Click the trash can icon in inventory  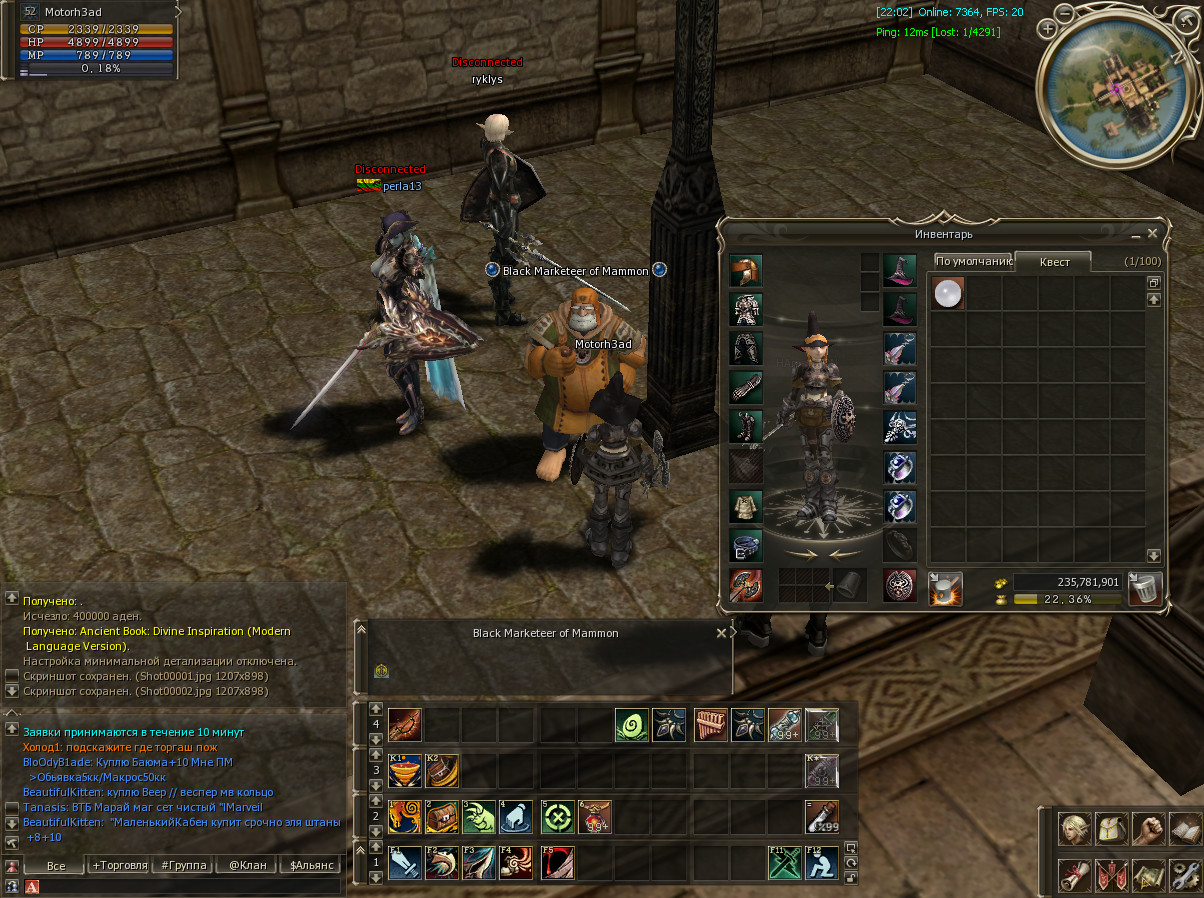1144,588
